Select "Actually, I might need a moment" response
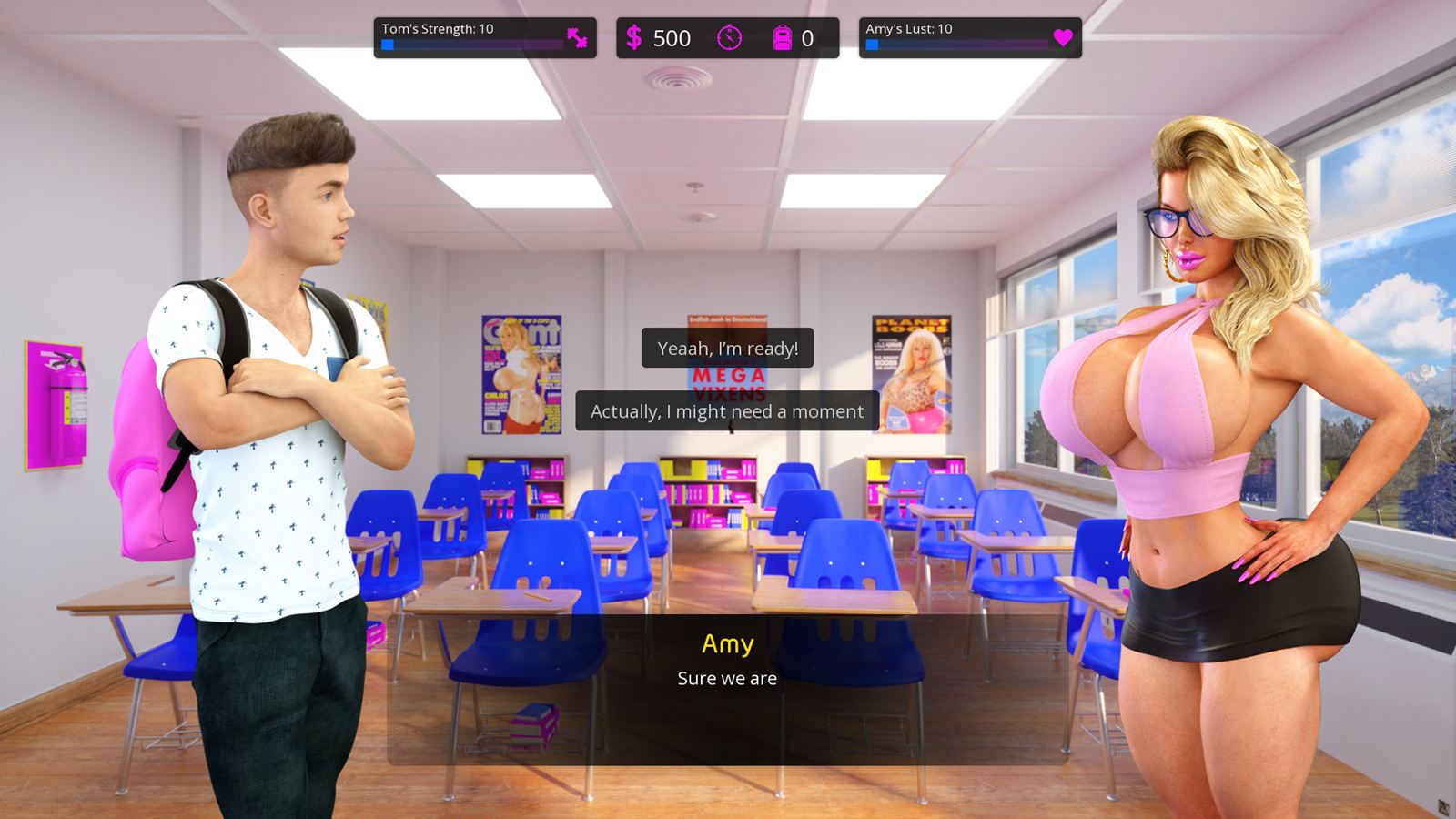 click(x=725, y=411)
